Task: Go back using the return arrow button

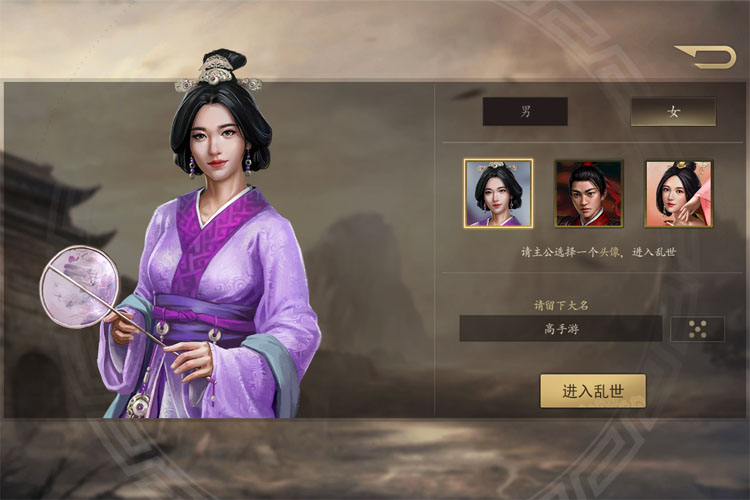Action: 706,57
